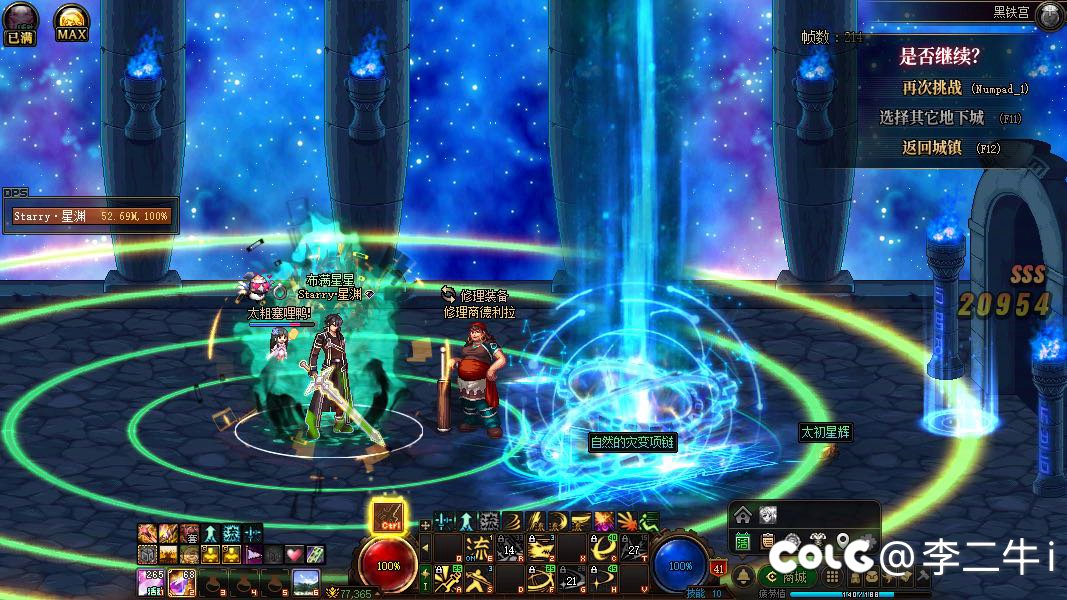Use the skill slot showing cooldown 27
The image size is (1067, 600).
633,548
